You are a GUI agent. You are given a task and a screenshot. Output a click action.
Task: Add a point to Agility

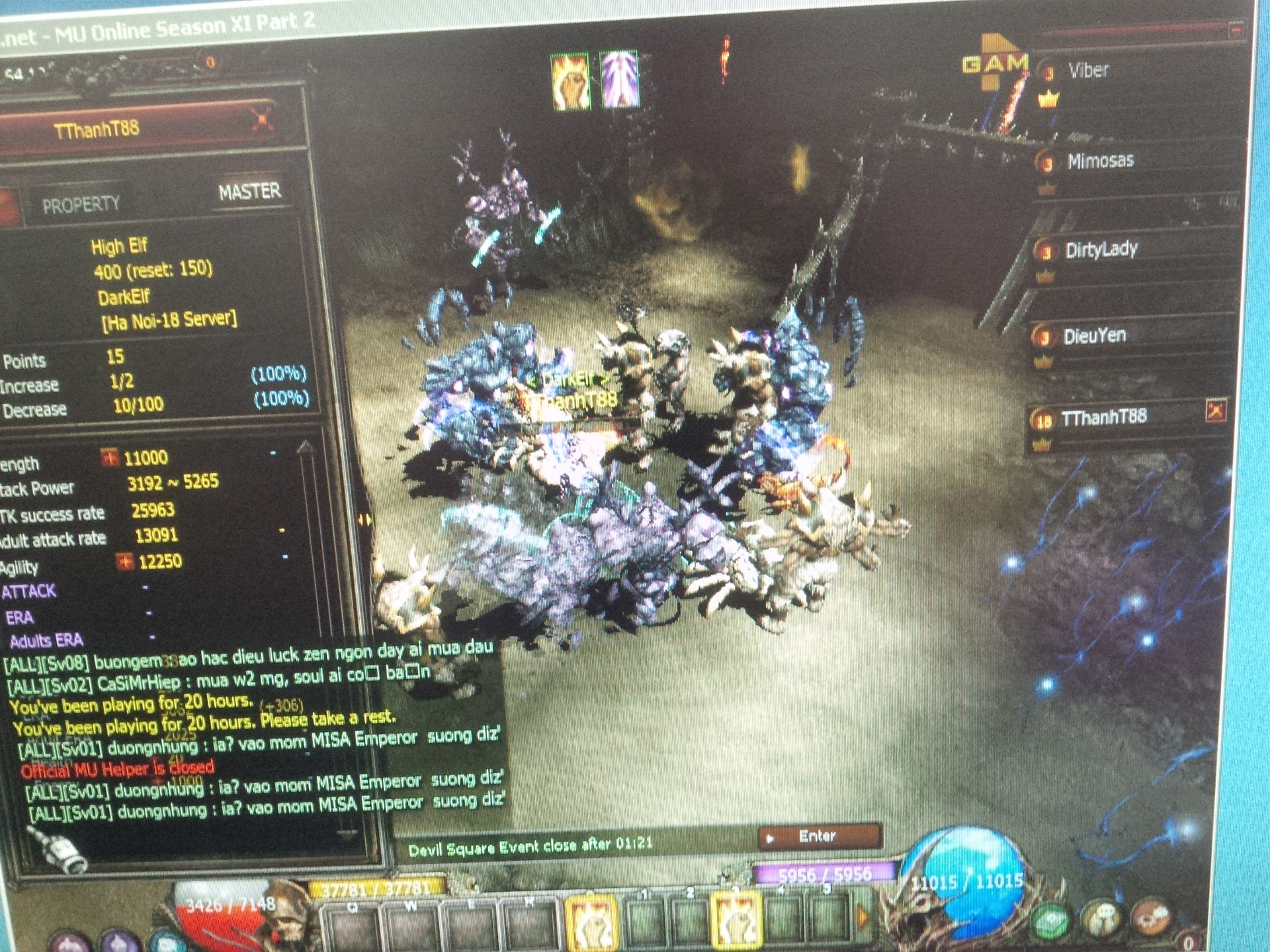coord(124,561)
